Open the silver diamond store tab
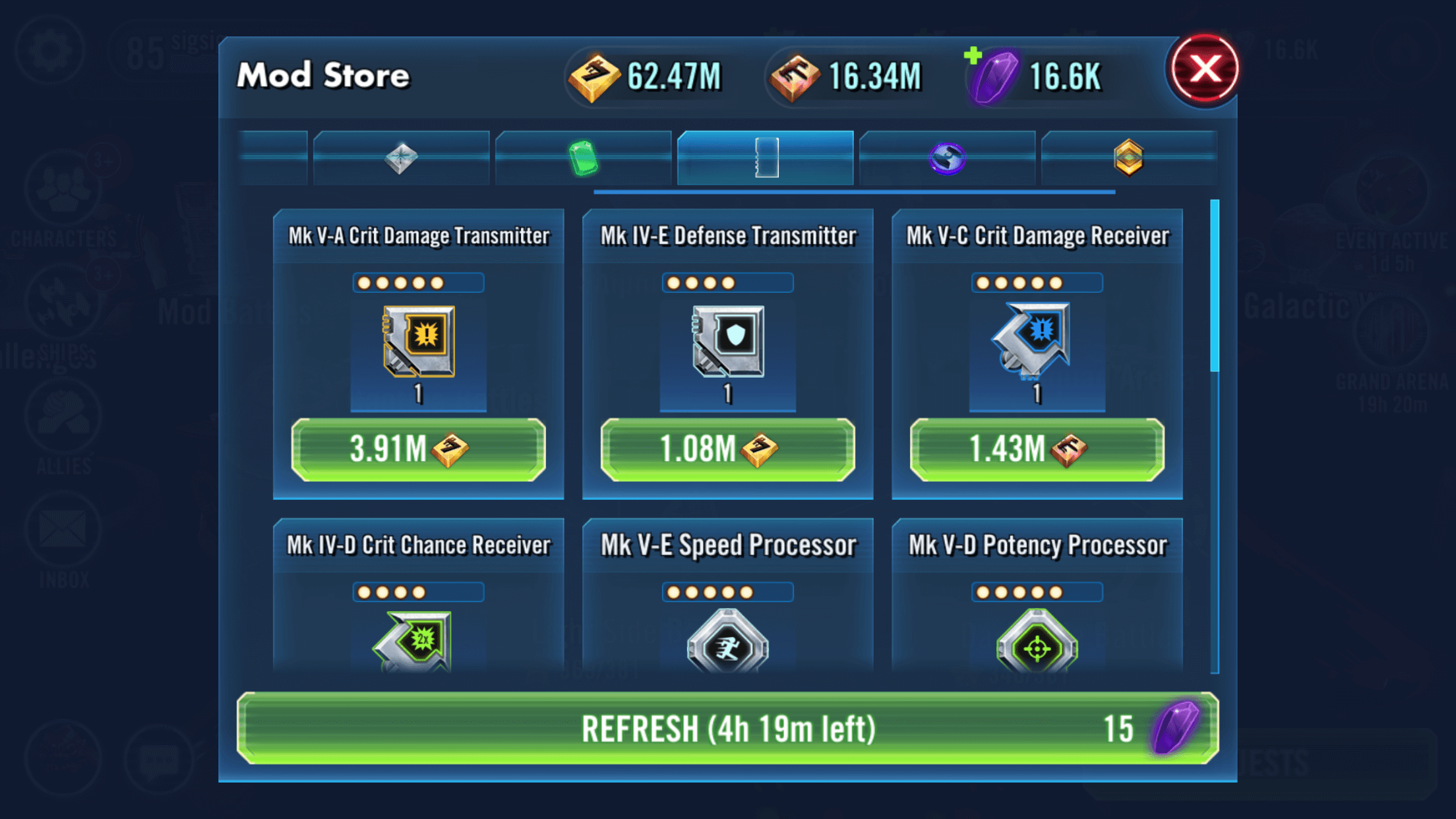Image resolution: width=1456 pixels, height=819 pixels. click(401, 158)
